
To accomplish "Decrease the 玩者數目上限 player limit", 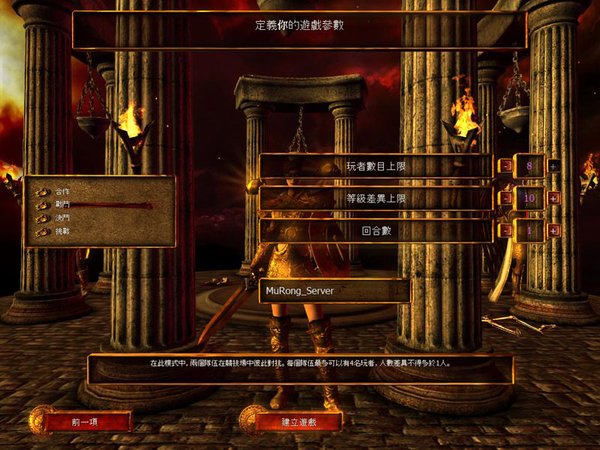I will coord(505,166).
